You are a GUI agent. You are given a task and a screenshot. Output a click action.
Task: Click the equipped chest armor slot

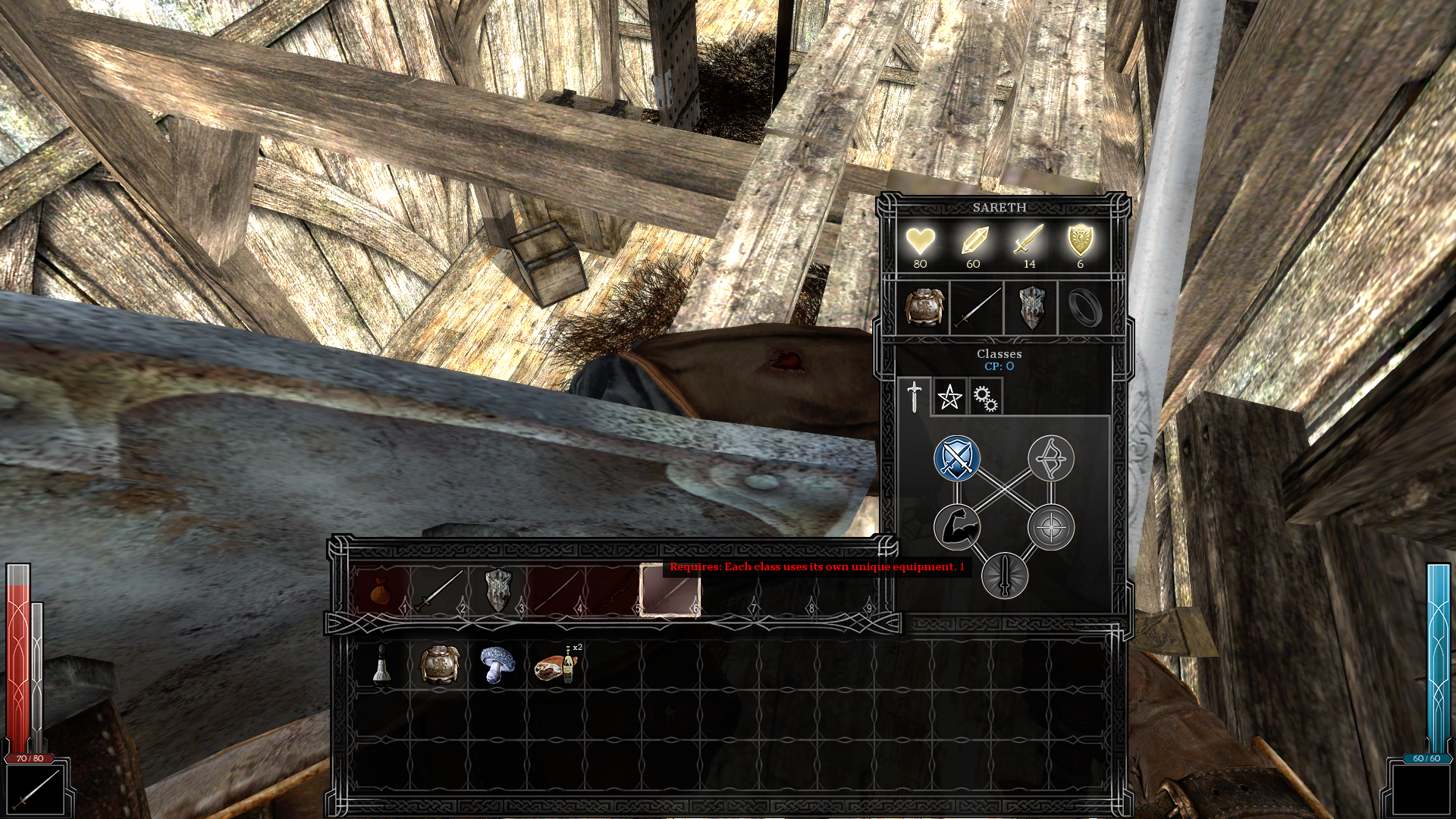[x=924, y=308]
